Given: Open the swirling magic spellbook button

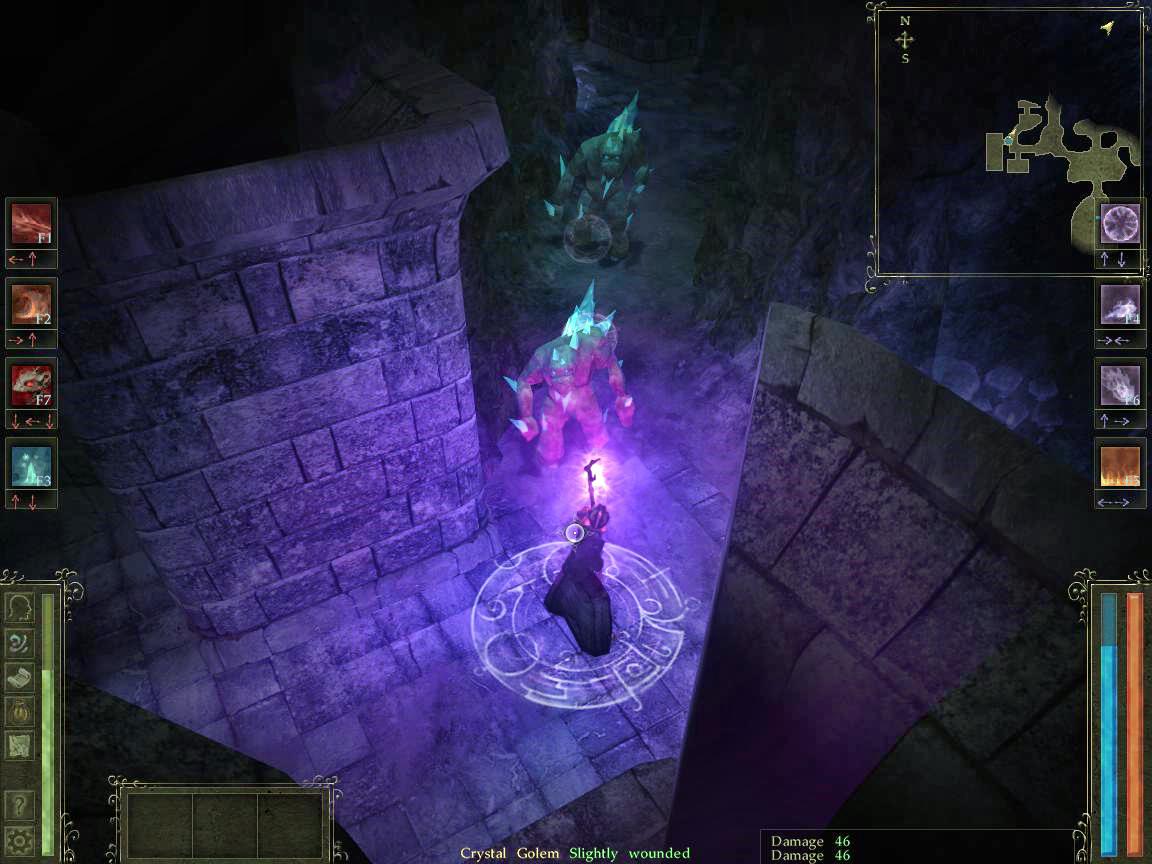Looking at the screenshot, I should tap(20, 642).
